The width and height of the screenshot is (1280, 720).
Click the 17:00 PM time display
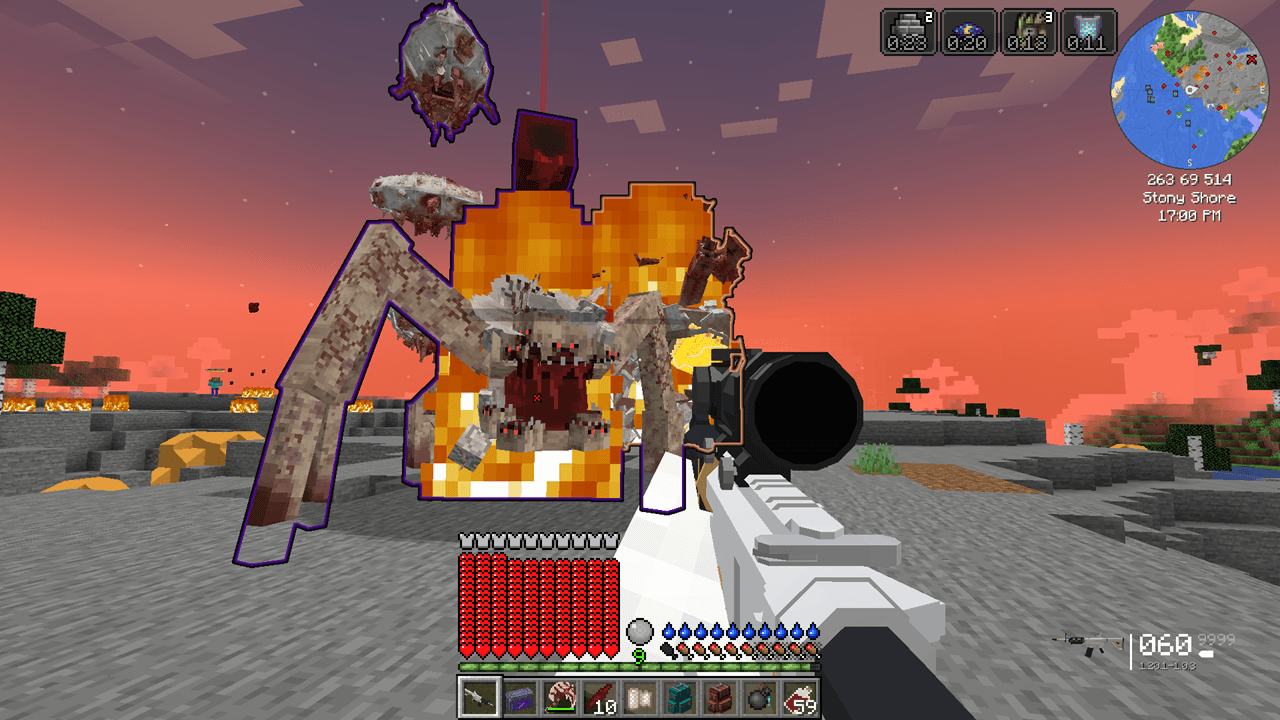coord(1190,213)
